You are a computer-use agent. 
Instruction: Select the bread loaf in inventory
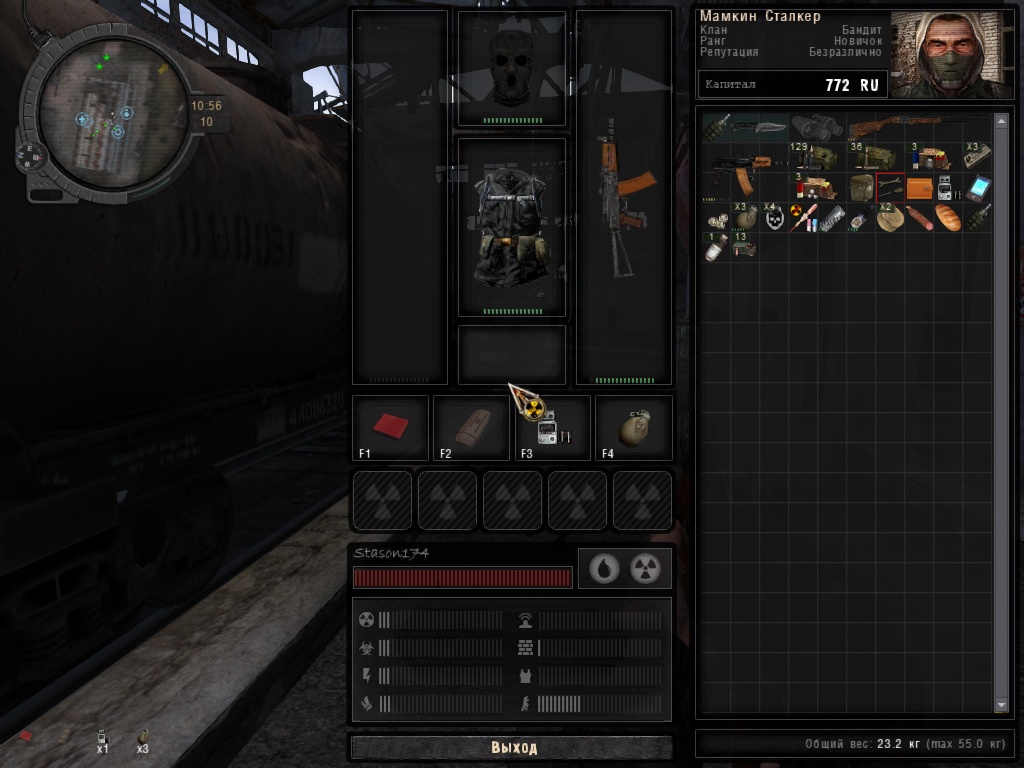[948, 217]
